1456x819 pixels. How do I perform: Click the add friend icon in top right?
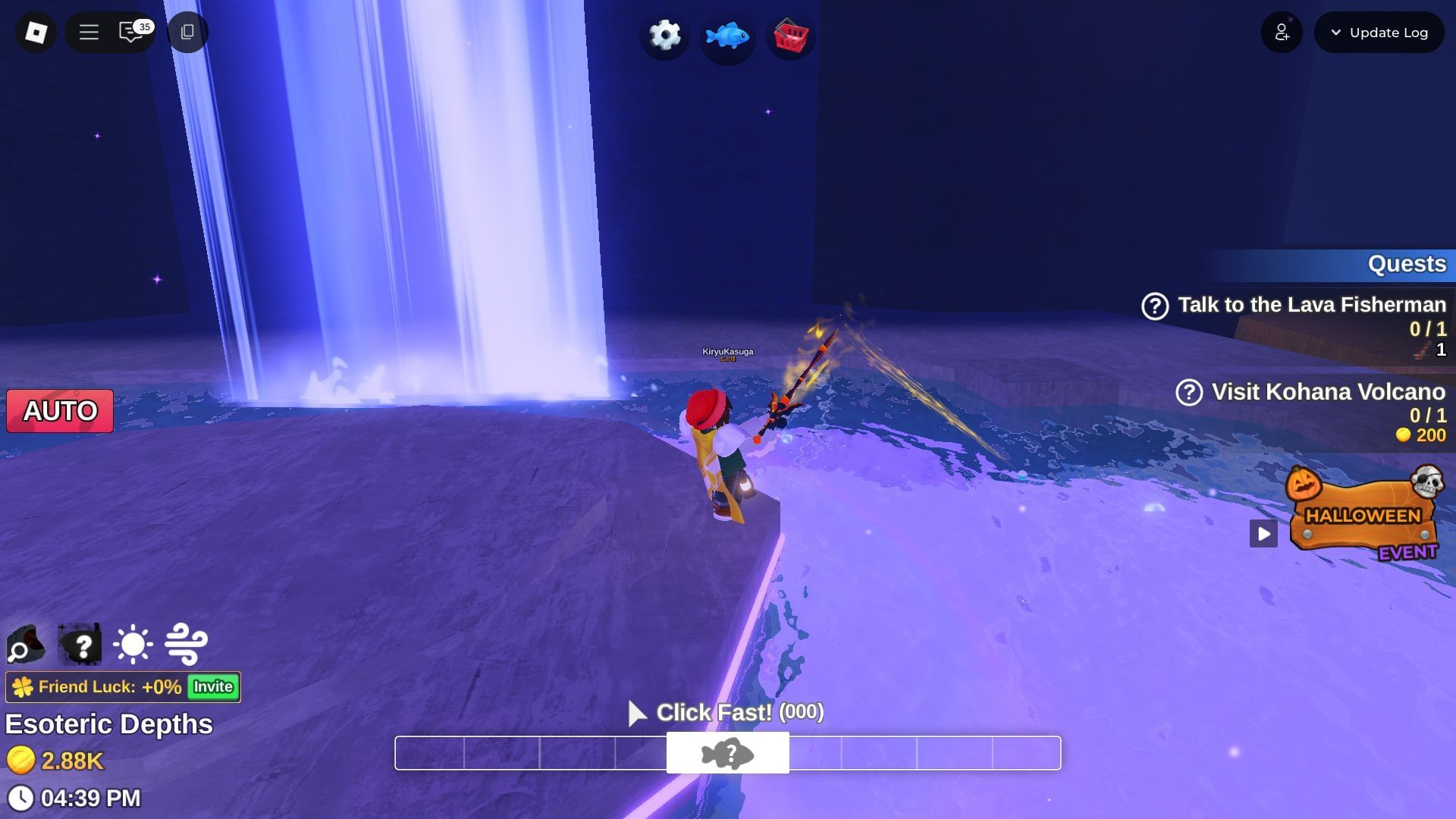tap(1282, 33)
